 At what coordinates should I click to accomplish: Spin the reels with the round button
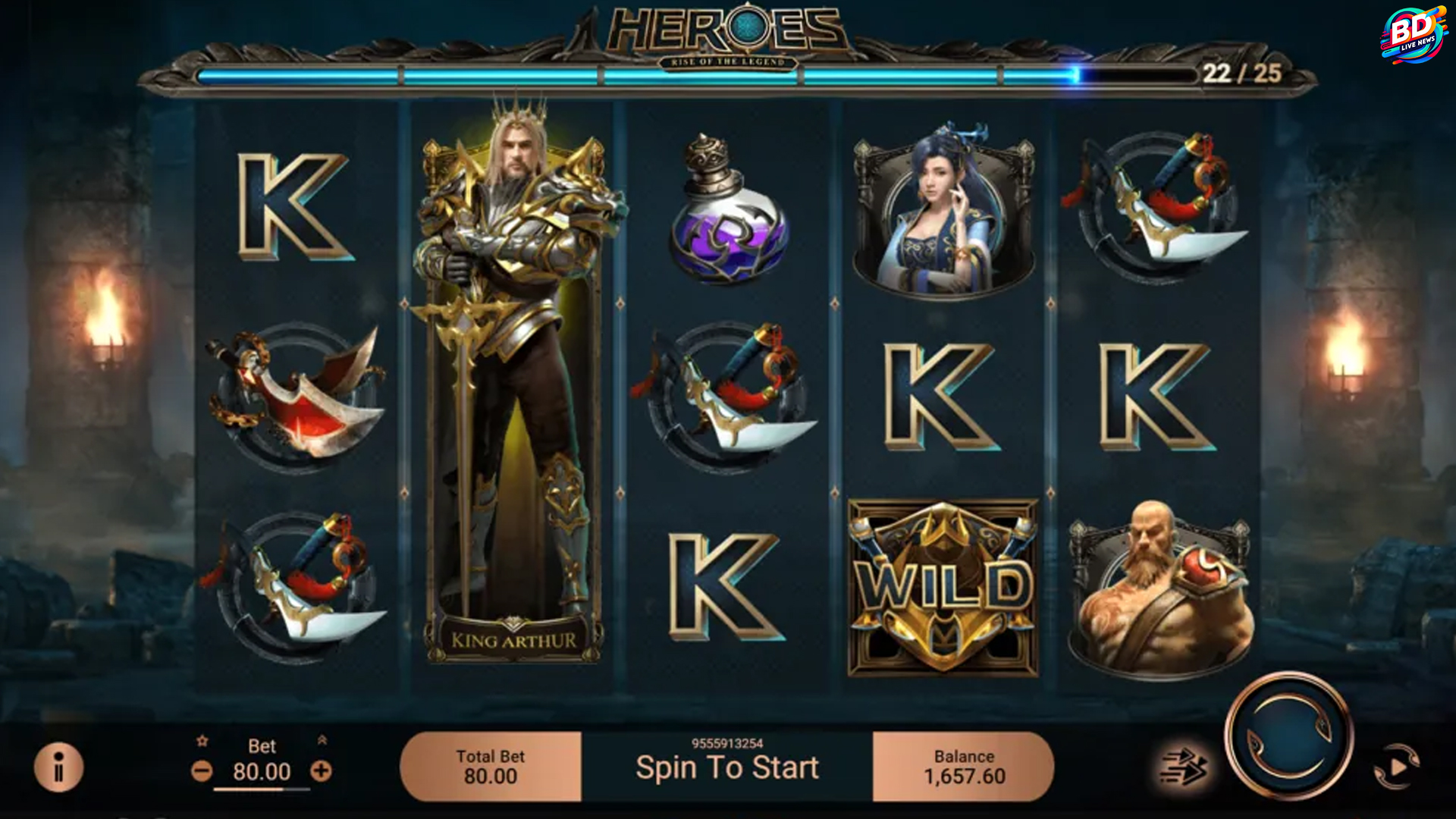1288,734
